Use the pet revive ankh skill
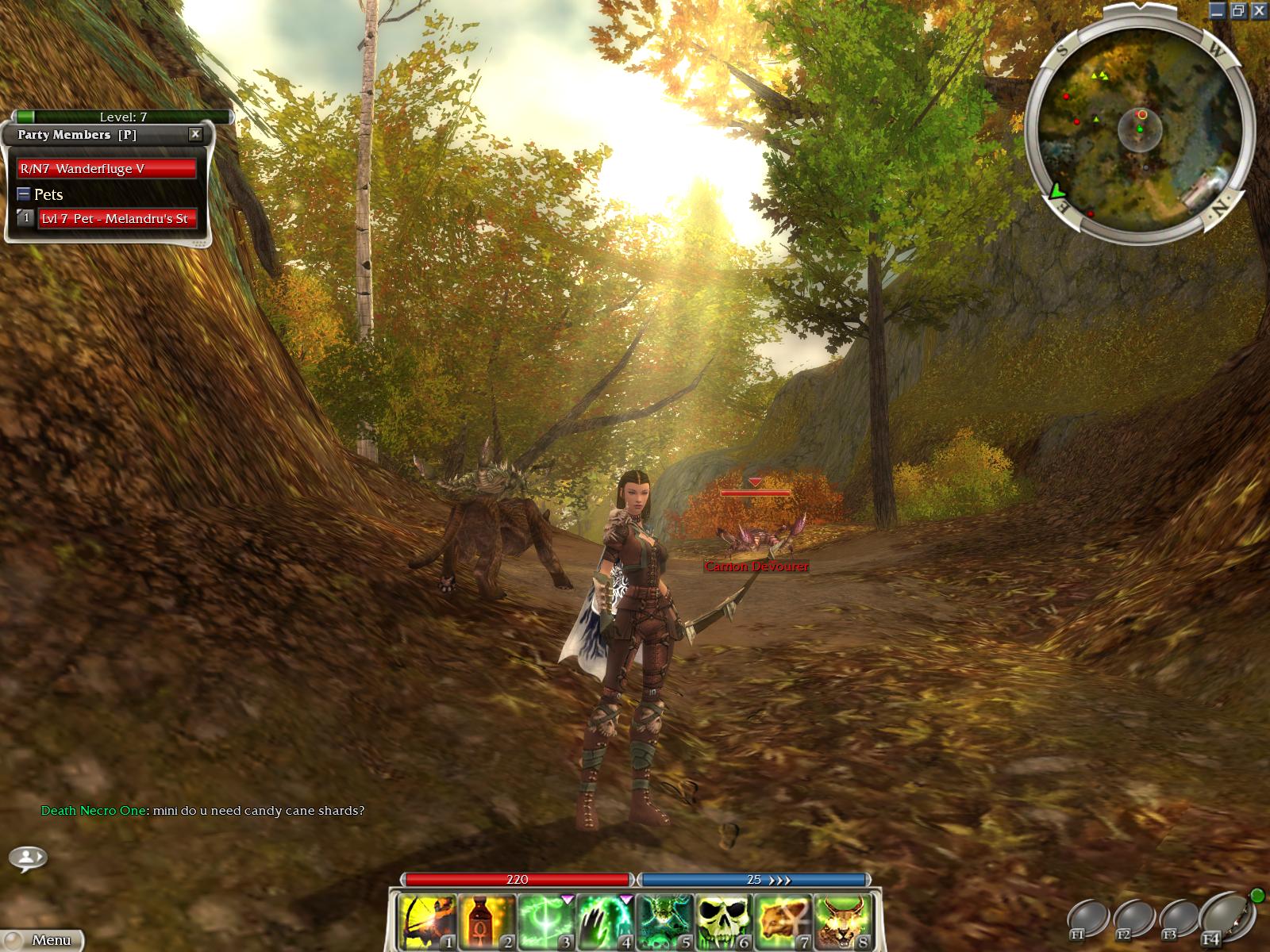Screen dimensions: 1270x952 click(x=783, y=922)
